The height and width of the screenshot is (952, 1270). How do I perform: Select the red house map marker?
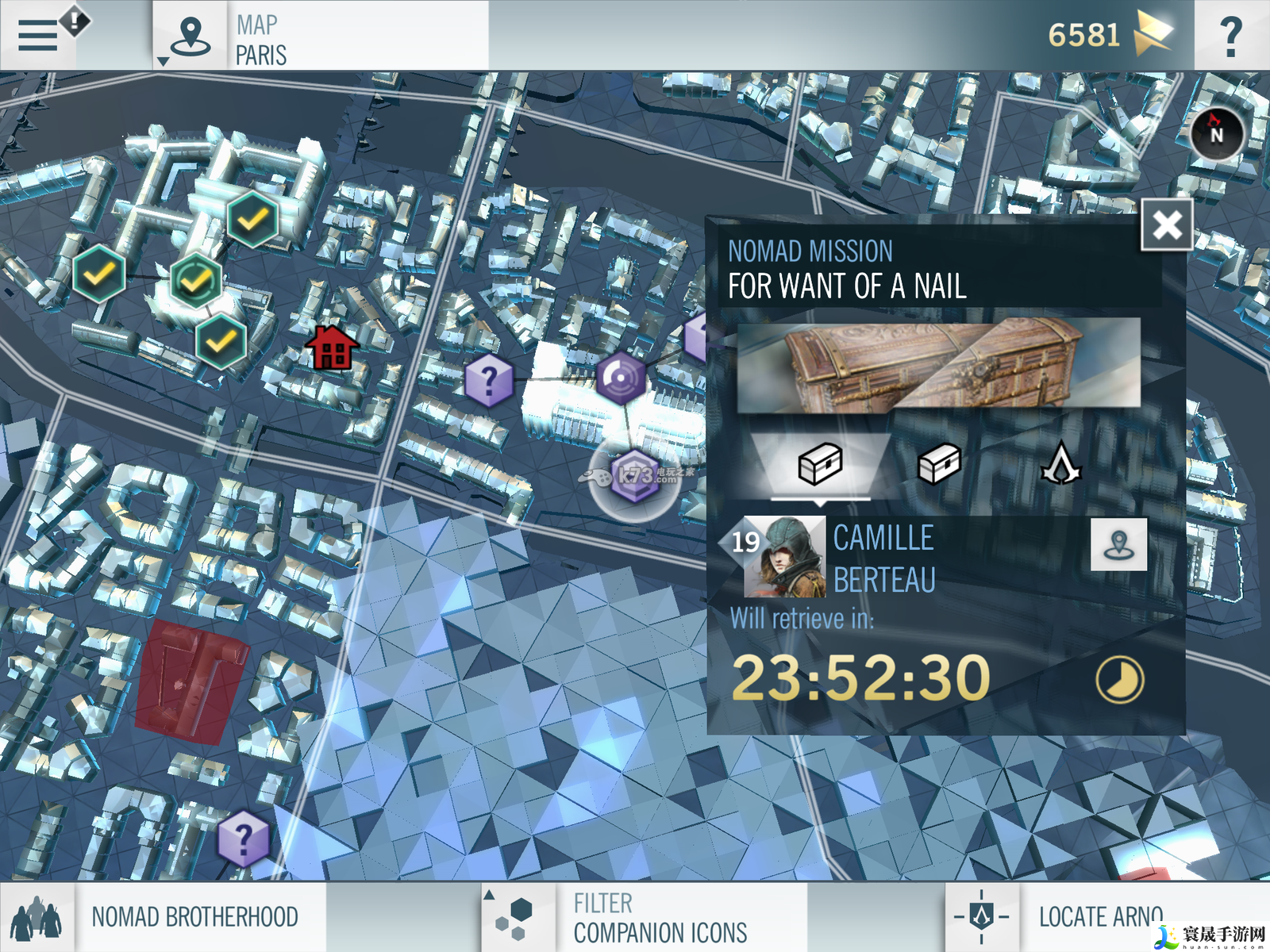point(333,348)
